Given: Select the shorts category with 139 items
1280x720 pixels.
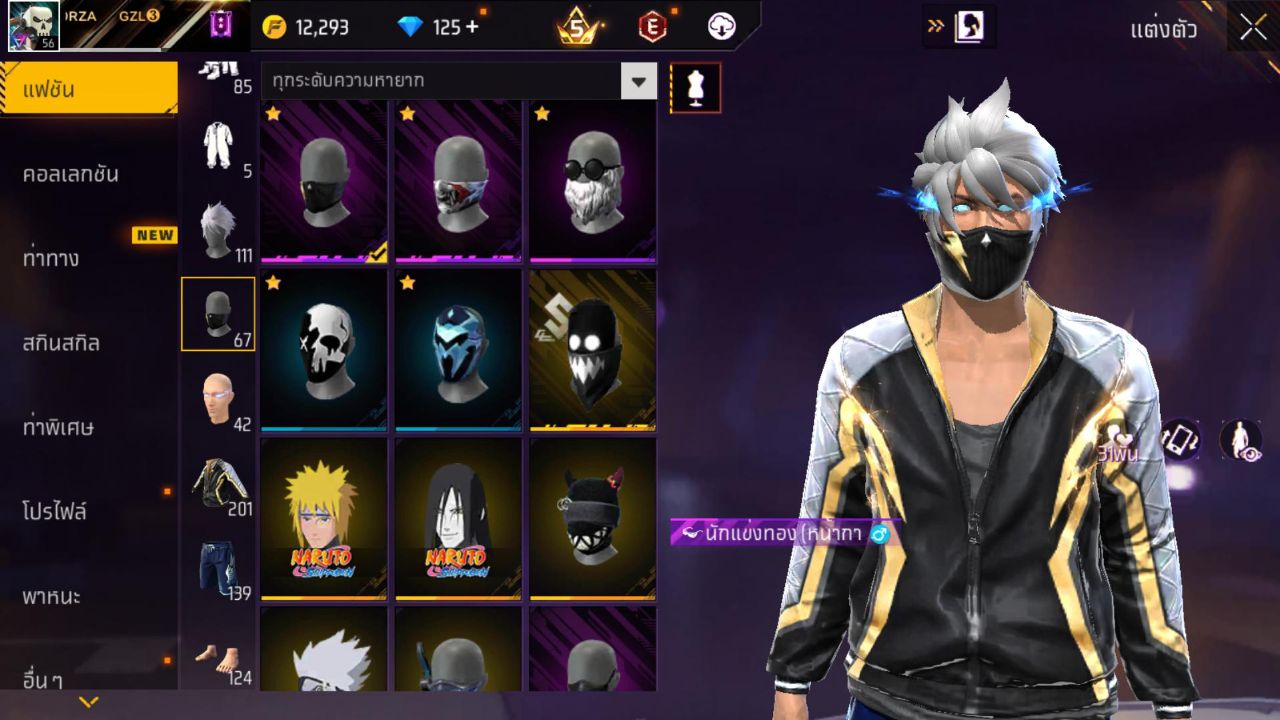Looking at the screenshot, I should point(218,571).
